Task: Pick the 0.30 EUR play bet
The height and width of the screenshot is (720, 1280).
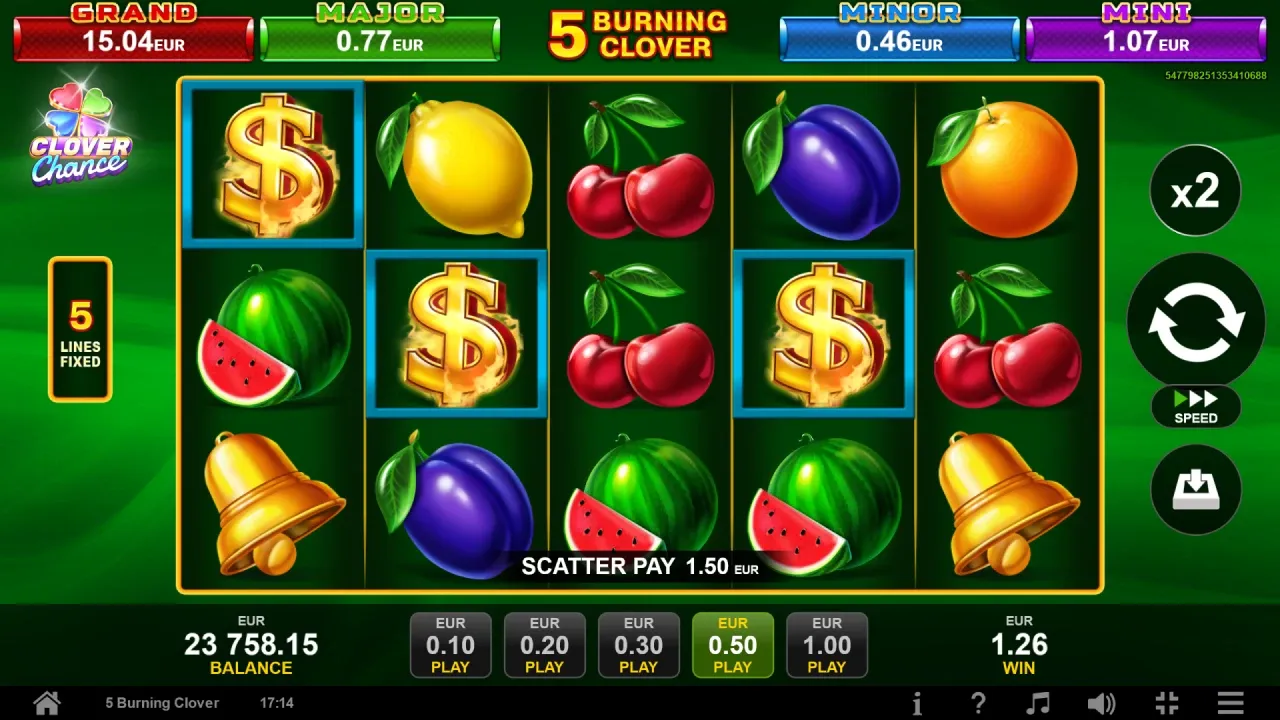Action: (x=638, y=645)
